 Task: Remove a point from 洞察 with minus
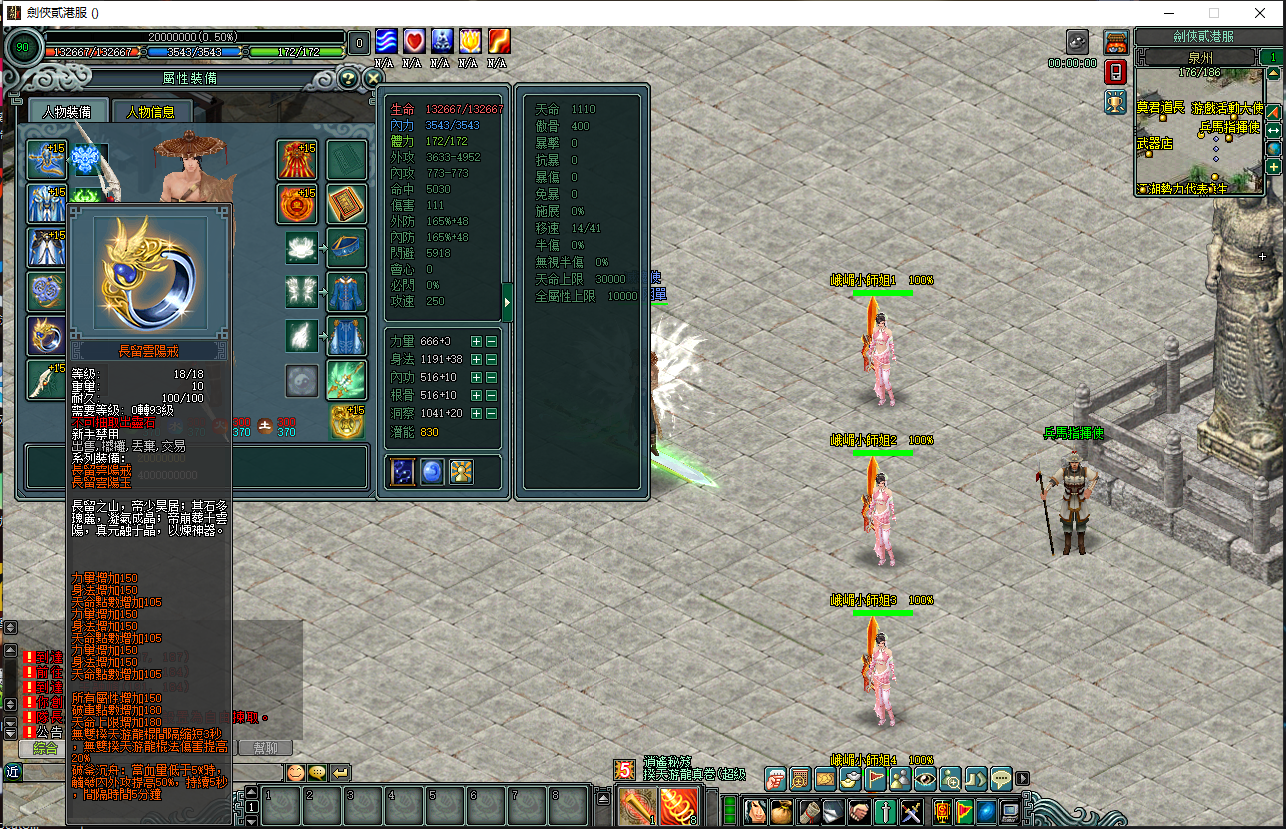[491, 414]
